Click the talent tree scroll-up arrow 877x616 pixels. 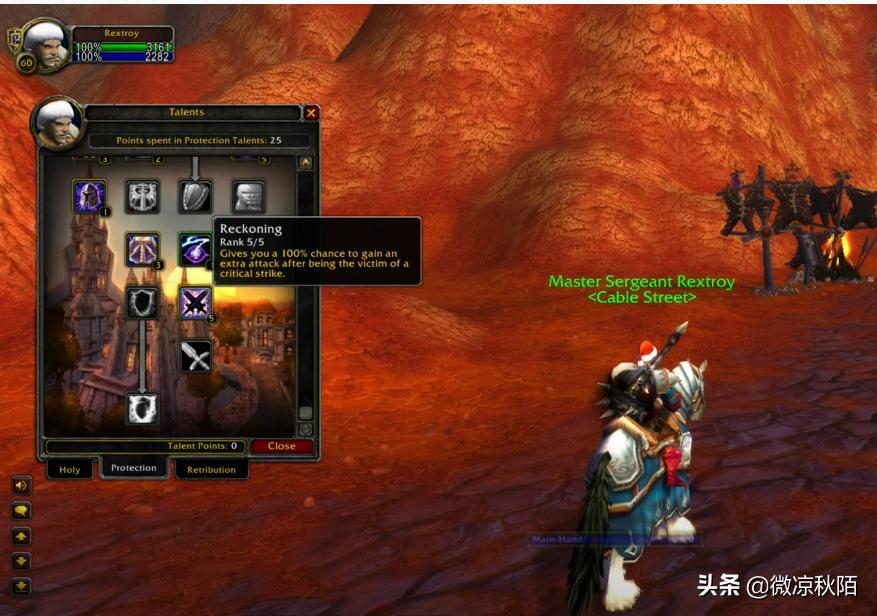click(x=305, y=163)
